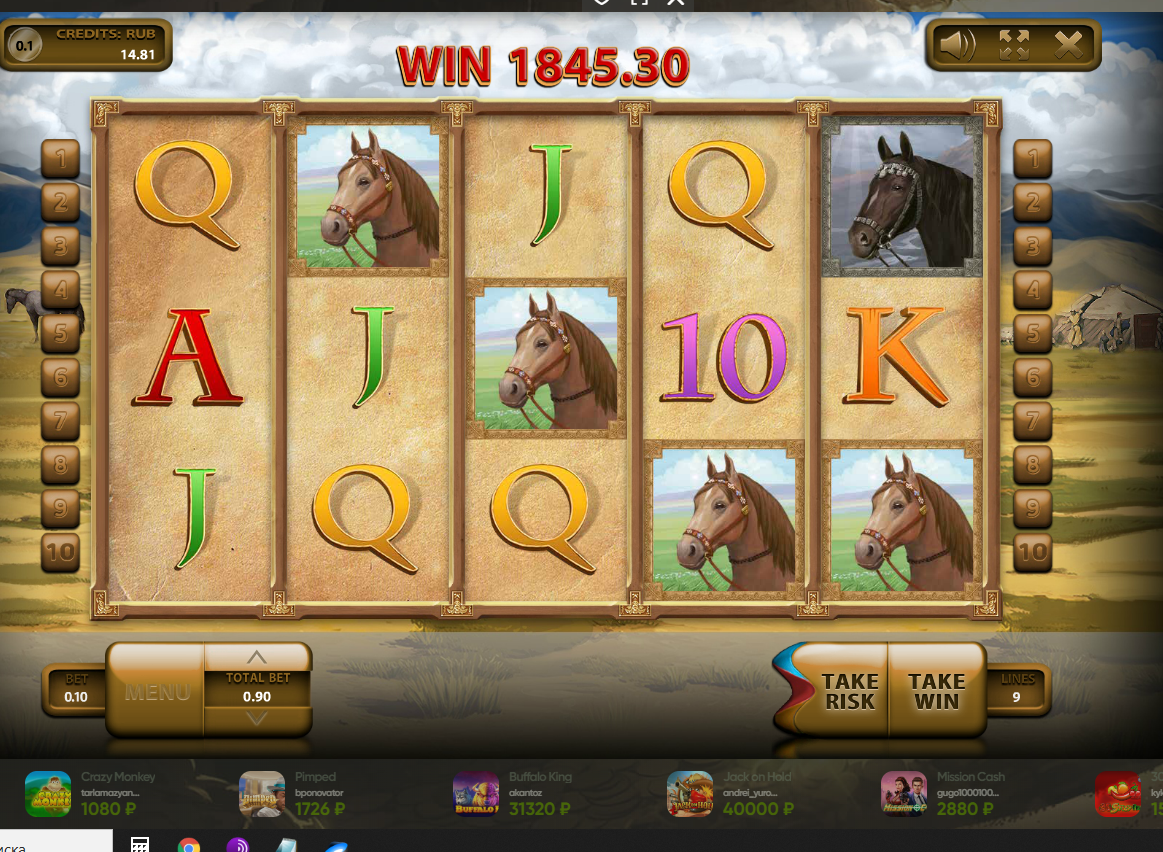Click the 0.1 coin denomination icon
The height and width of the screenshot is (852, 1163).
click(24, 45)
